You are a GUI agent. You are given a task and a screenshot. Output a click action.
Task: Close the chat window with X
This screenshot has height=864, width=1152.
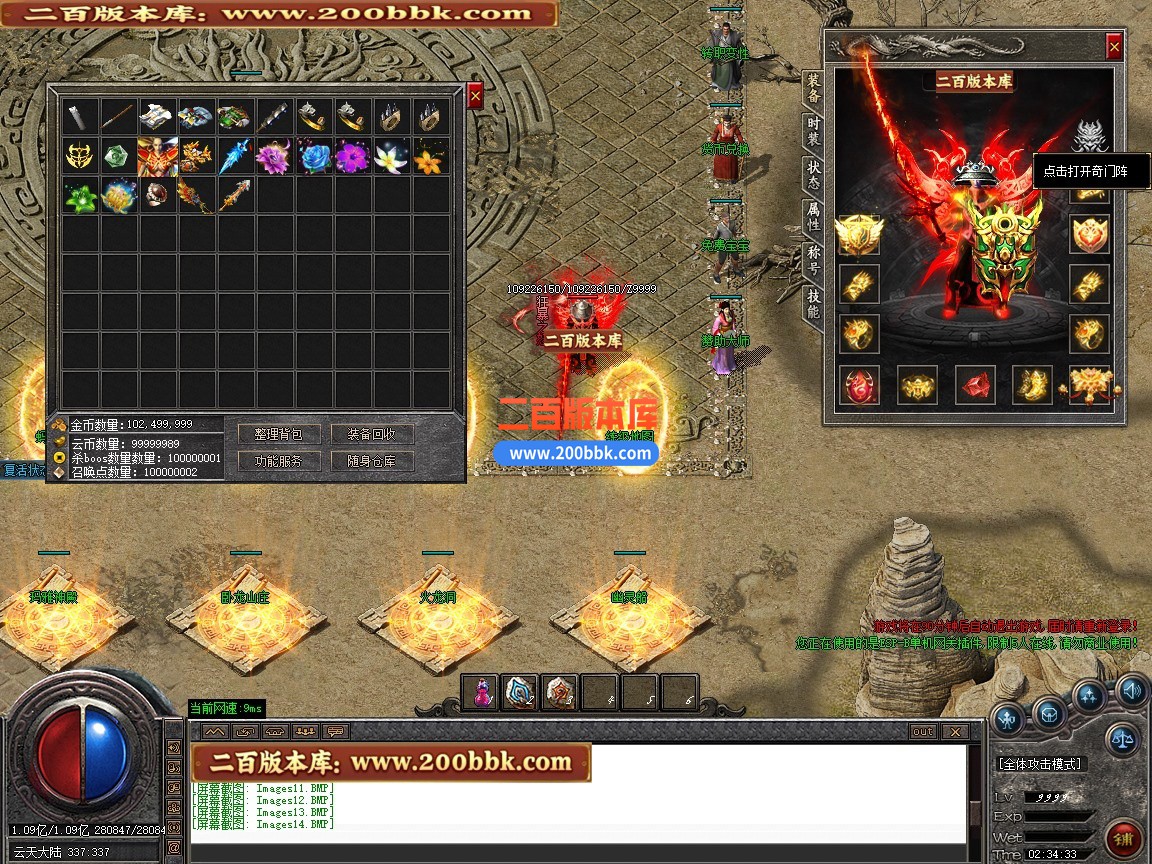(x=955, y=732)
